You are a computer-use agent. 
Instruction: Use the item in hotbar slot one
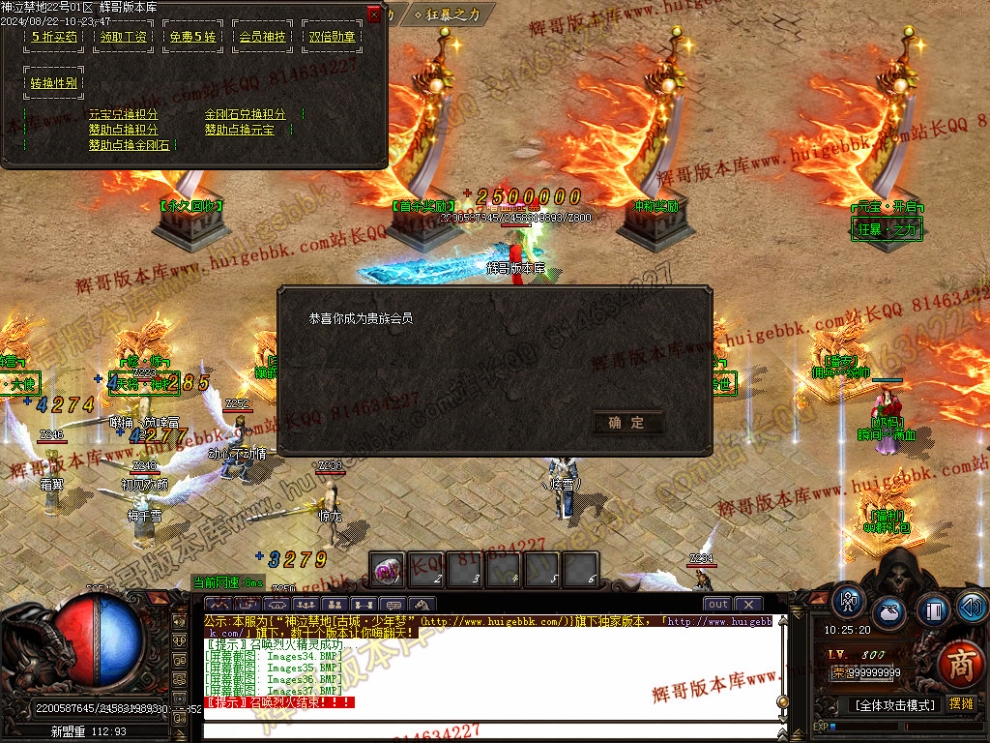tap(387, 569)
